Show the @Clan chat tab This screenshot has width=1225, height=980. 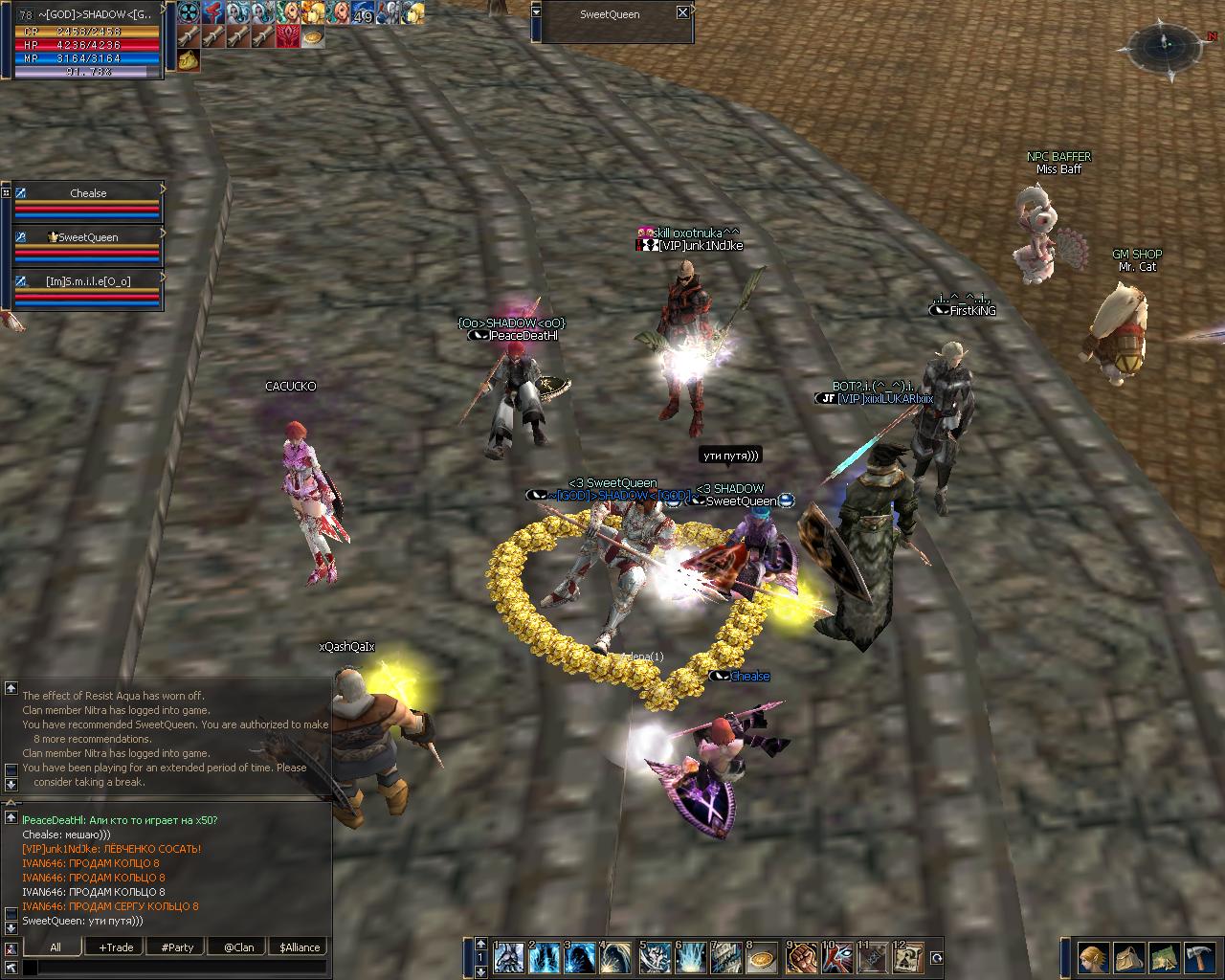pos(238,947)
